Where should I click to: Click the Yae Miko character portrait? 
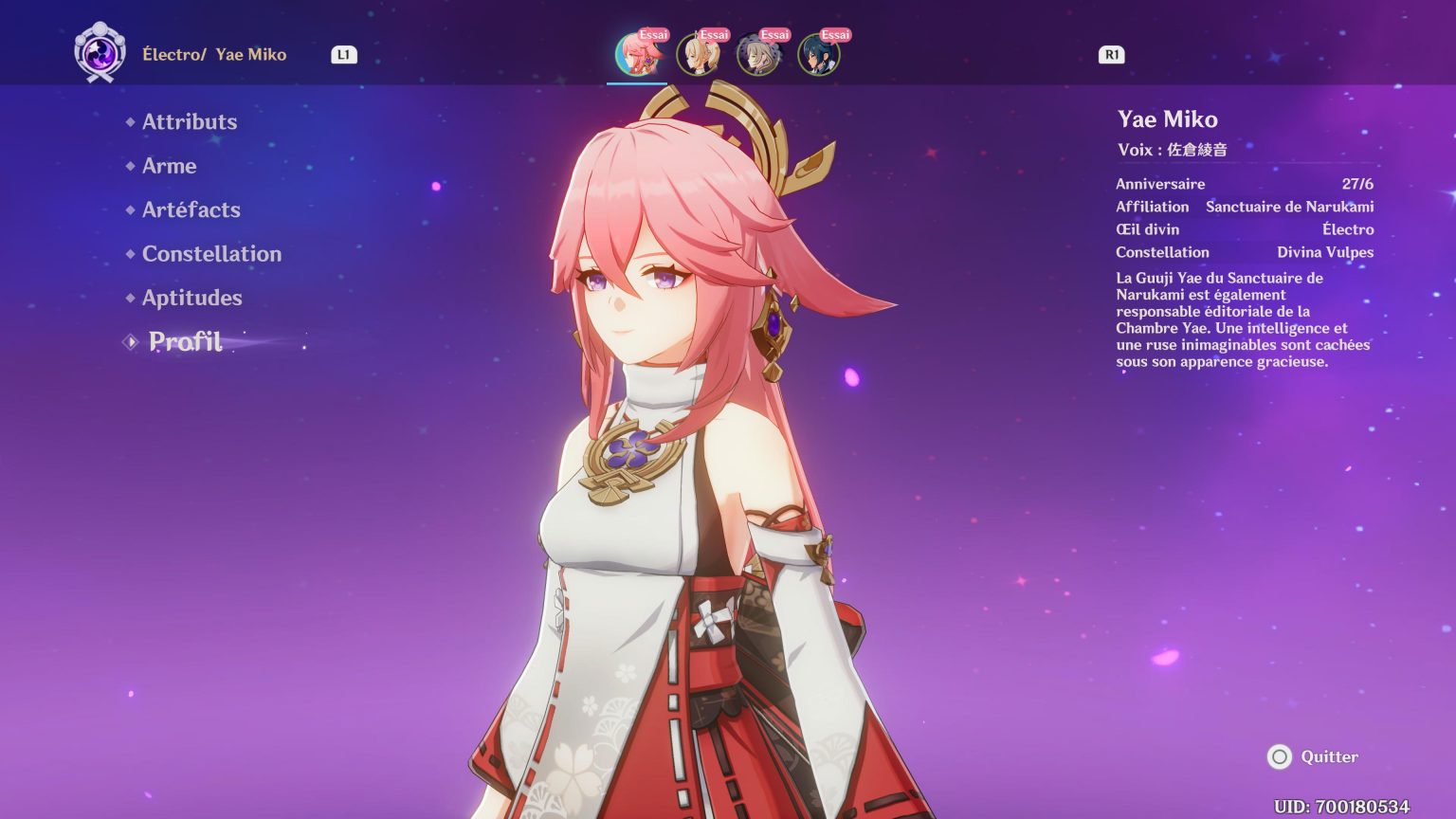[x=638, y=54]
